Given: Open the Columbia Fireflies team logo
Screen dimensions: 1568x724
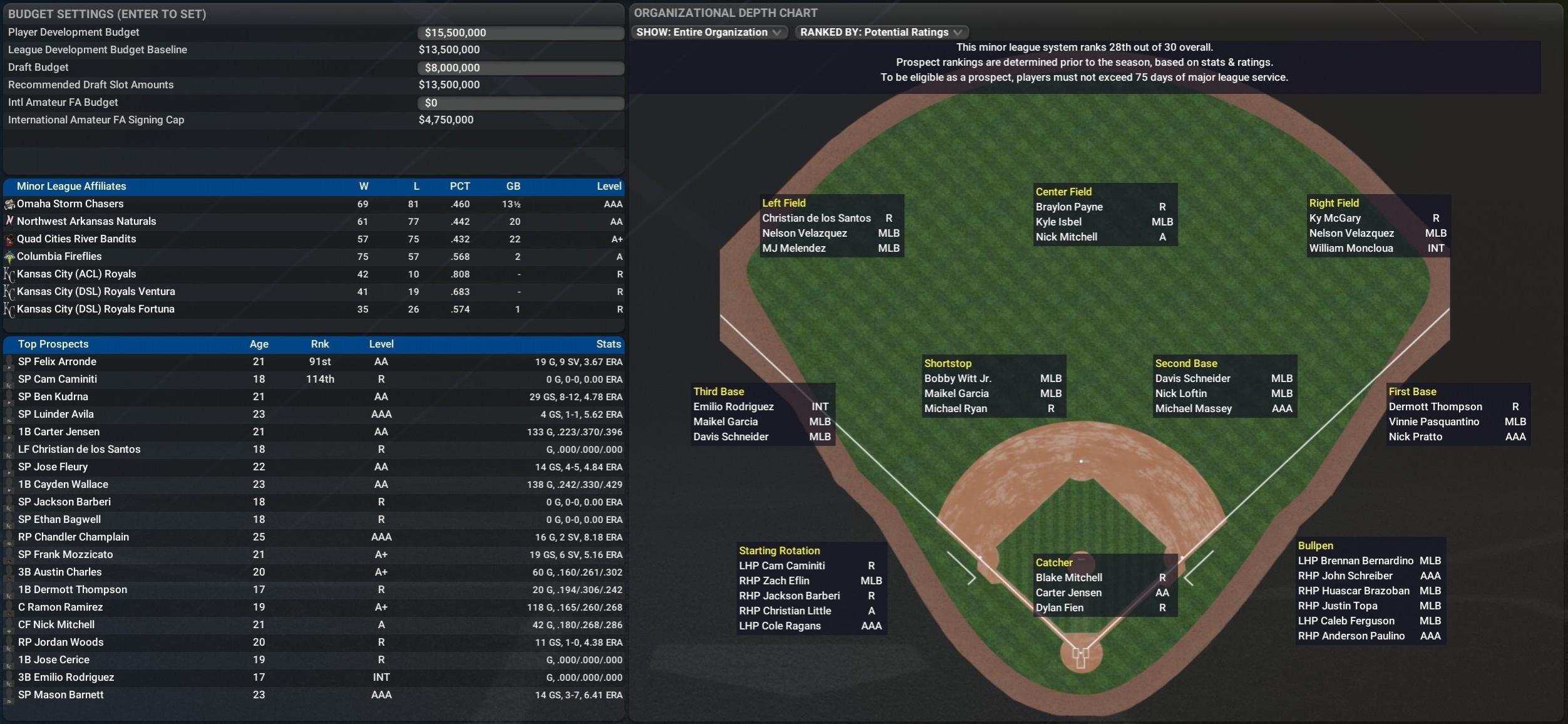Looking at the screenshot, I should point(9,256).
